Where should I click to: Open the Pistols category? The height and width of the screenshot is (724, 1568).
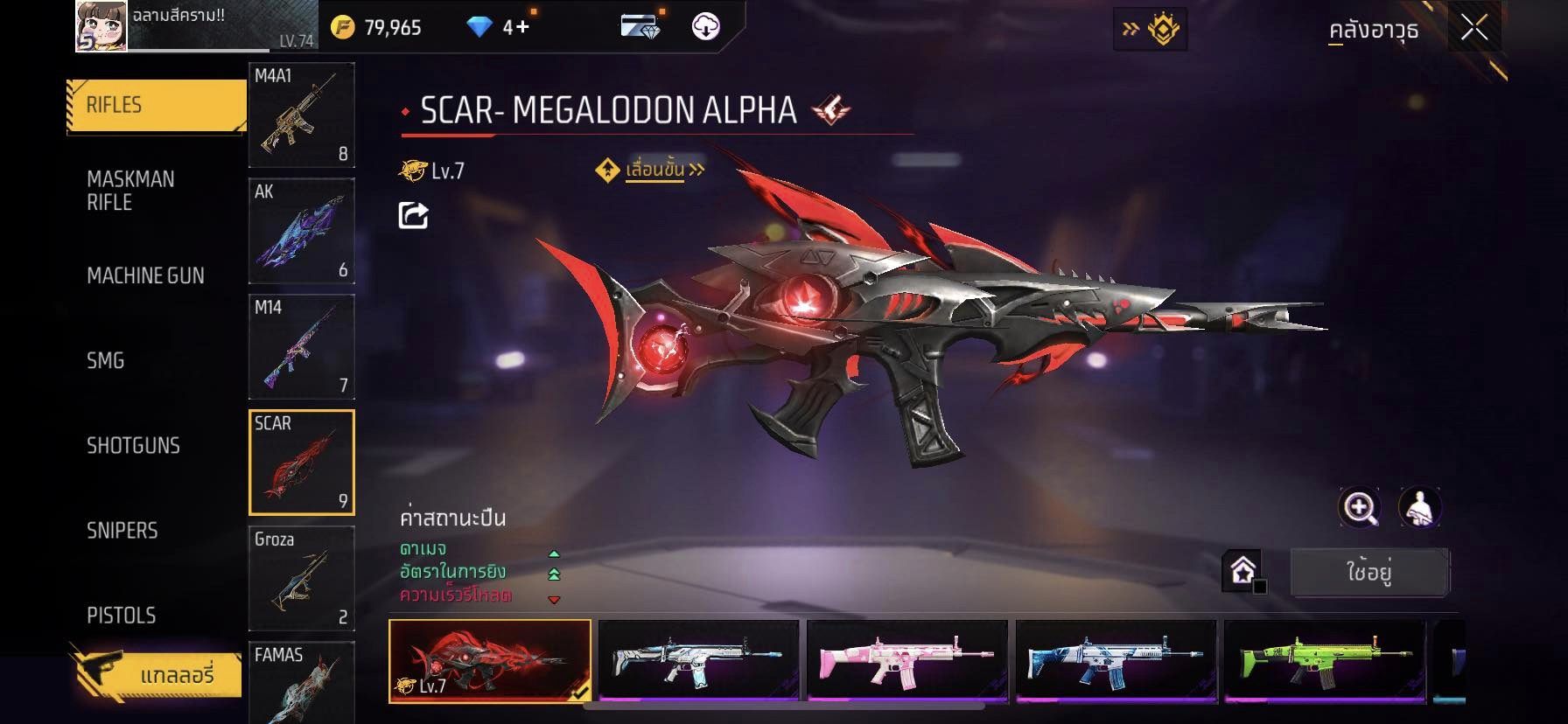pyautogui.click(x=122, y=615)
